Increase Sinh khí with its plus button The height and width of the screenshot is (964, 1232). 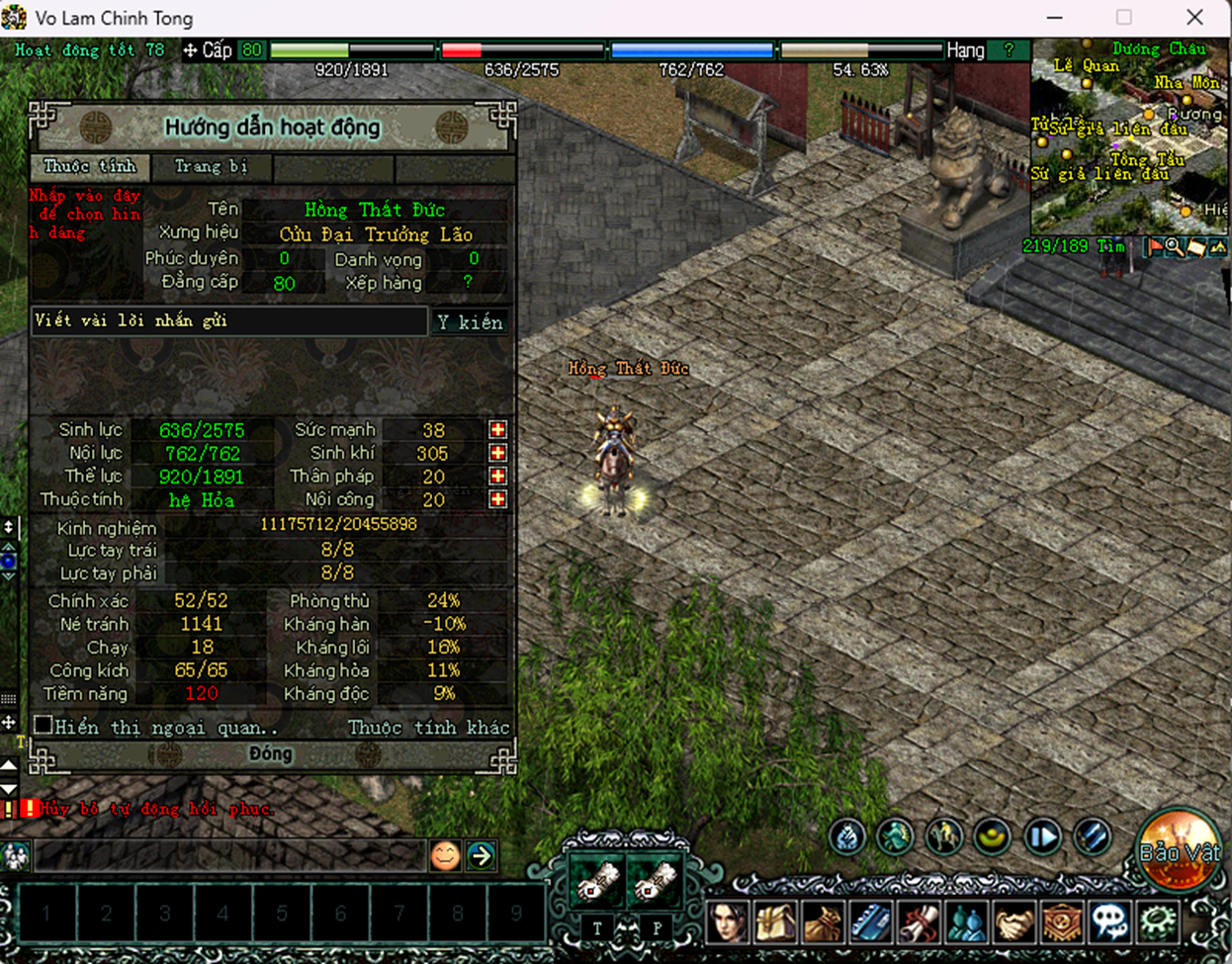coord(497,453)
